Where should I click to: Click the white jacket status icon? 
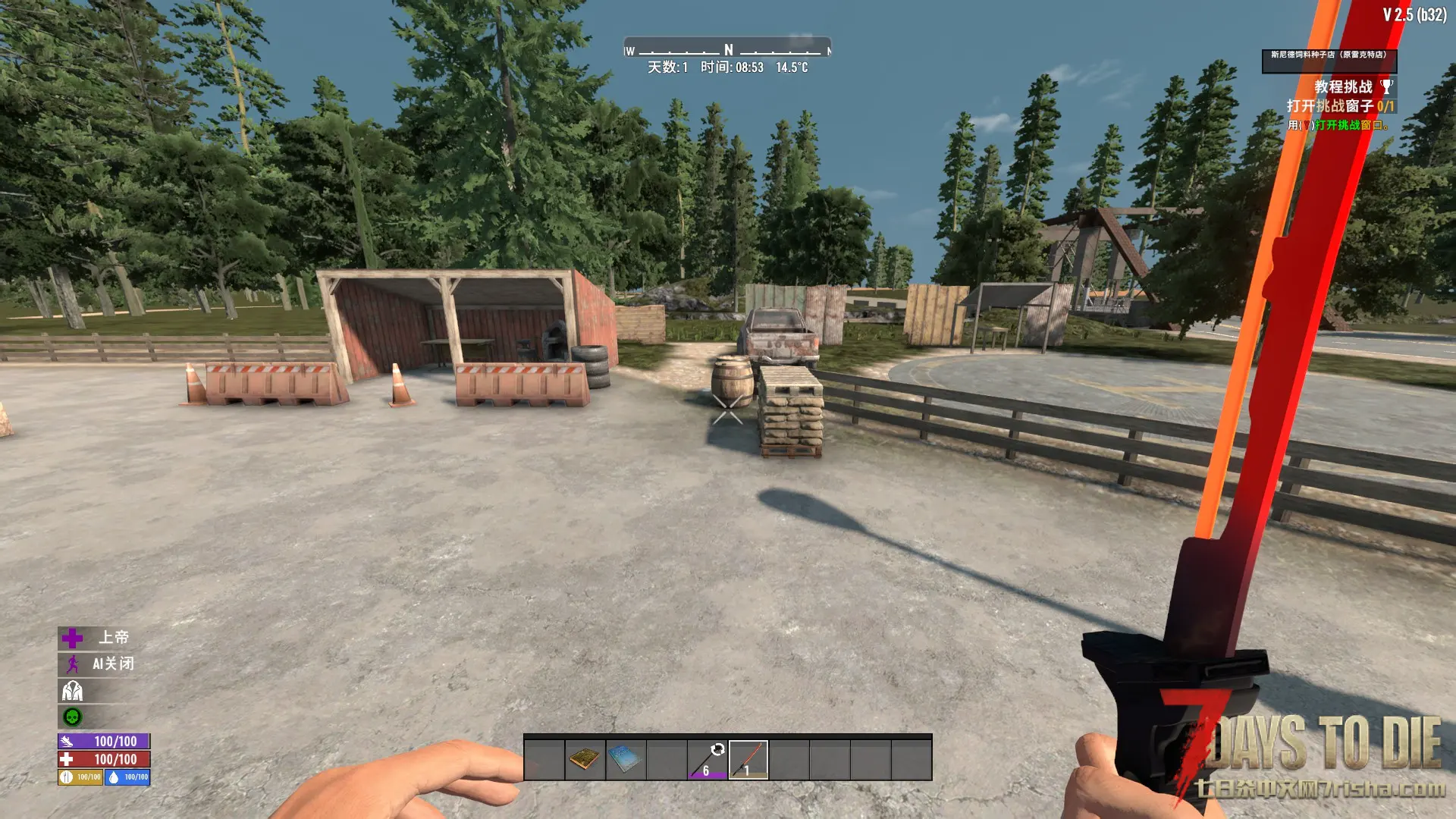pos(72,691)
